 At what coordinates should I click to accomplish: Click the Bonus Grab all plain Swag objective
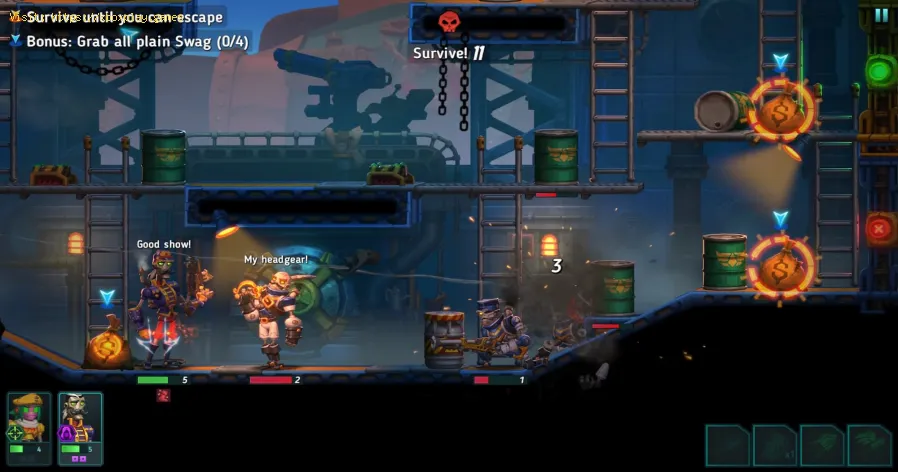pyautogui.click(x=137, y=41)
